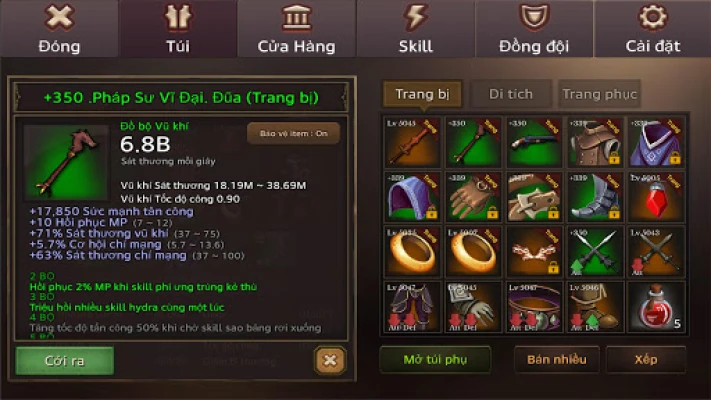711x400 pixels.
Task: Select the armored boots slot
Action: point(595,196)
